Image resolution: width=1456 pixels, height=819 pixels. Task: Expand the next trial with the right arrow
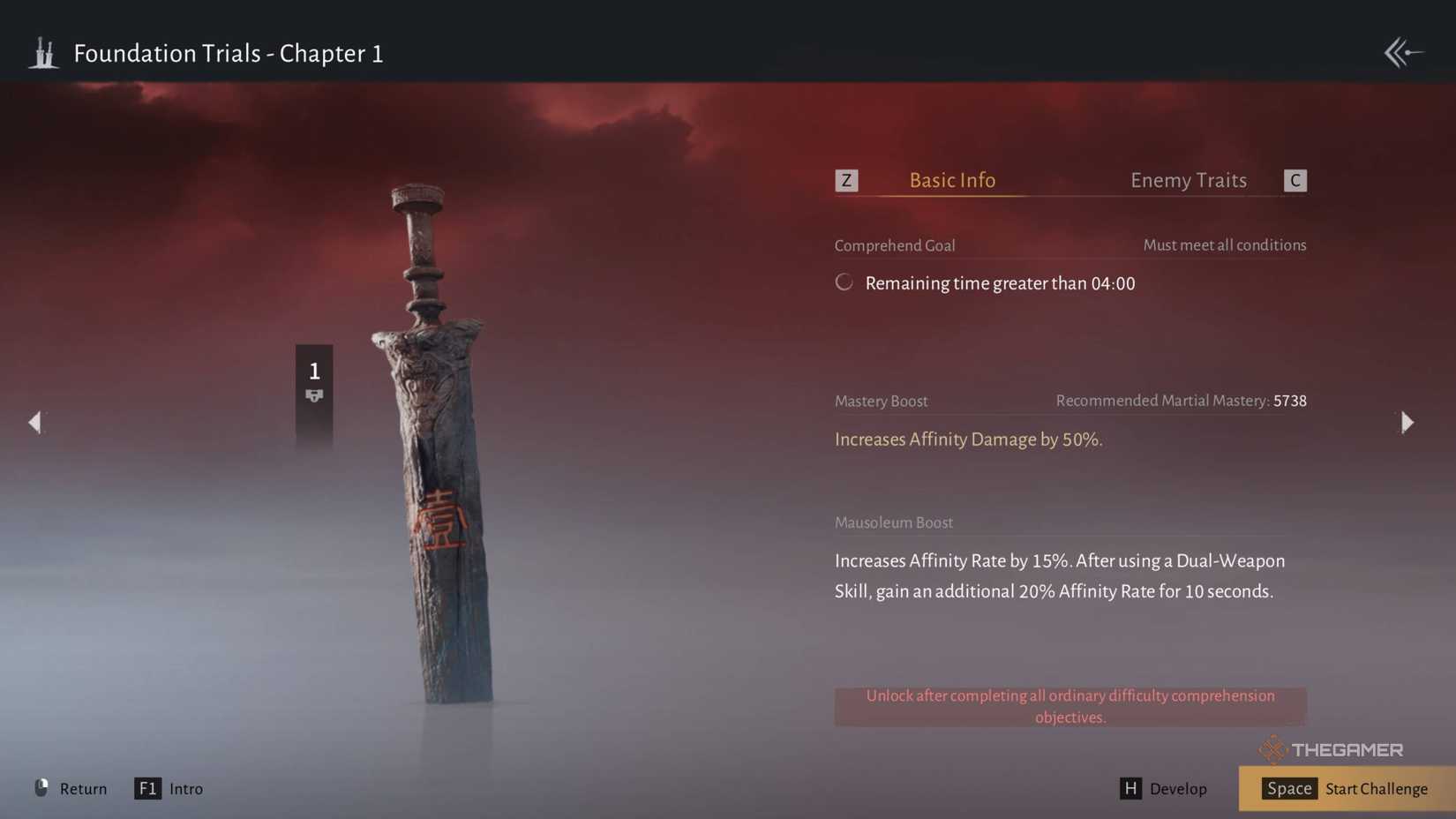(1406, 423)
